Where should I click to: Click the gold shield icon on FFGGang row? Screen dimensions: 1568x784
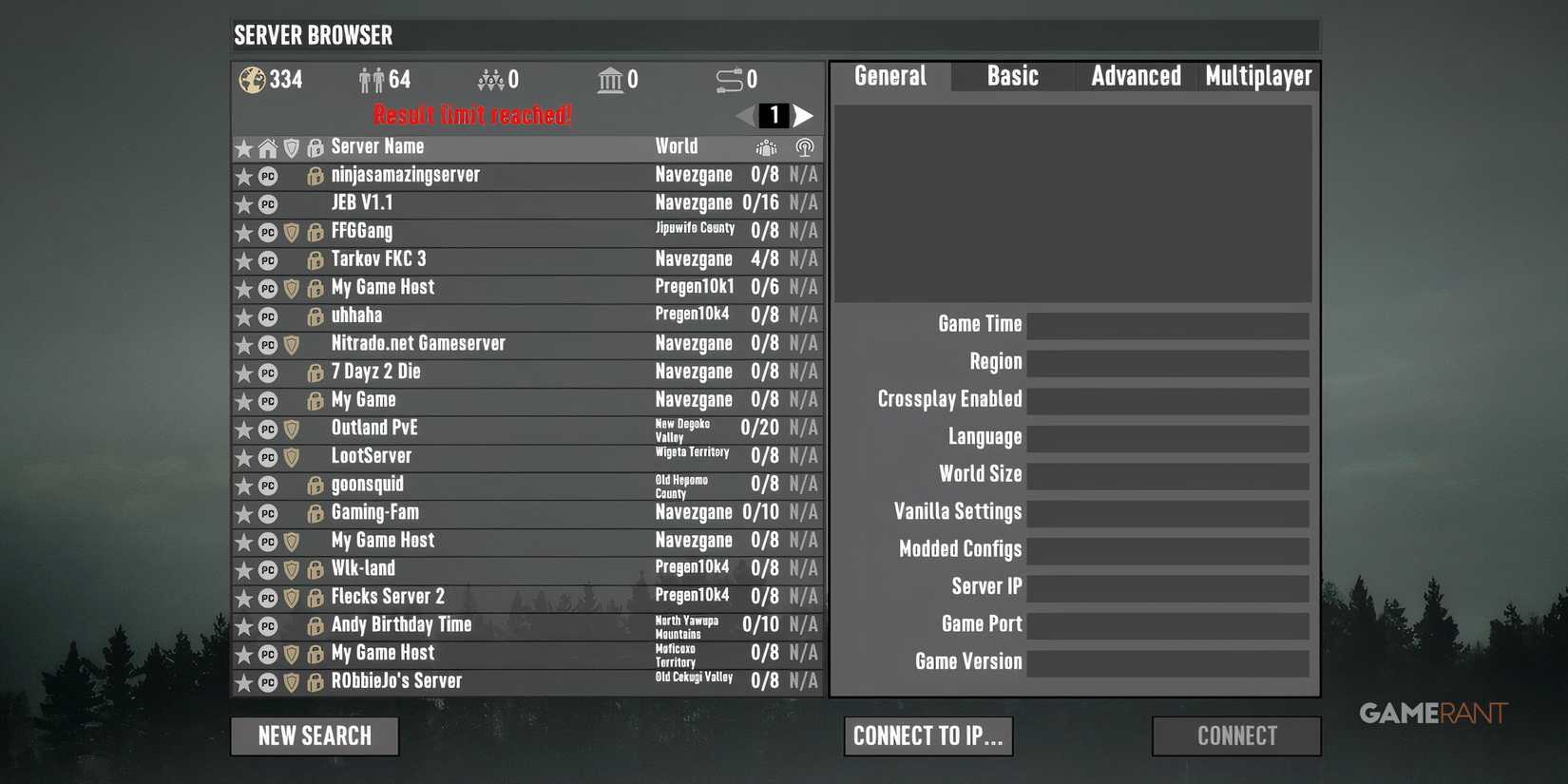coord(291,231)
